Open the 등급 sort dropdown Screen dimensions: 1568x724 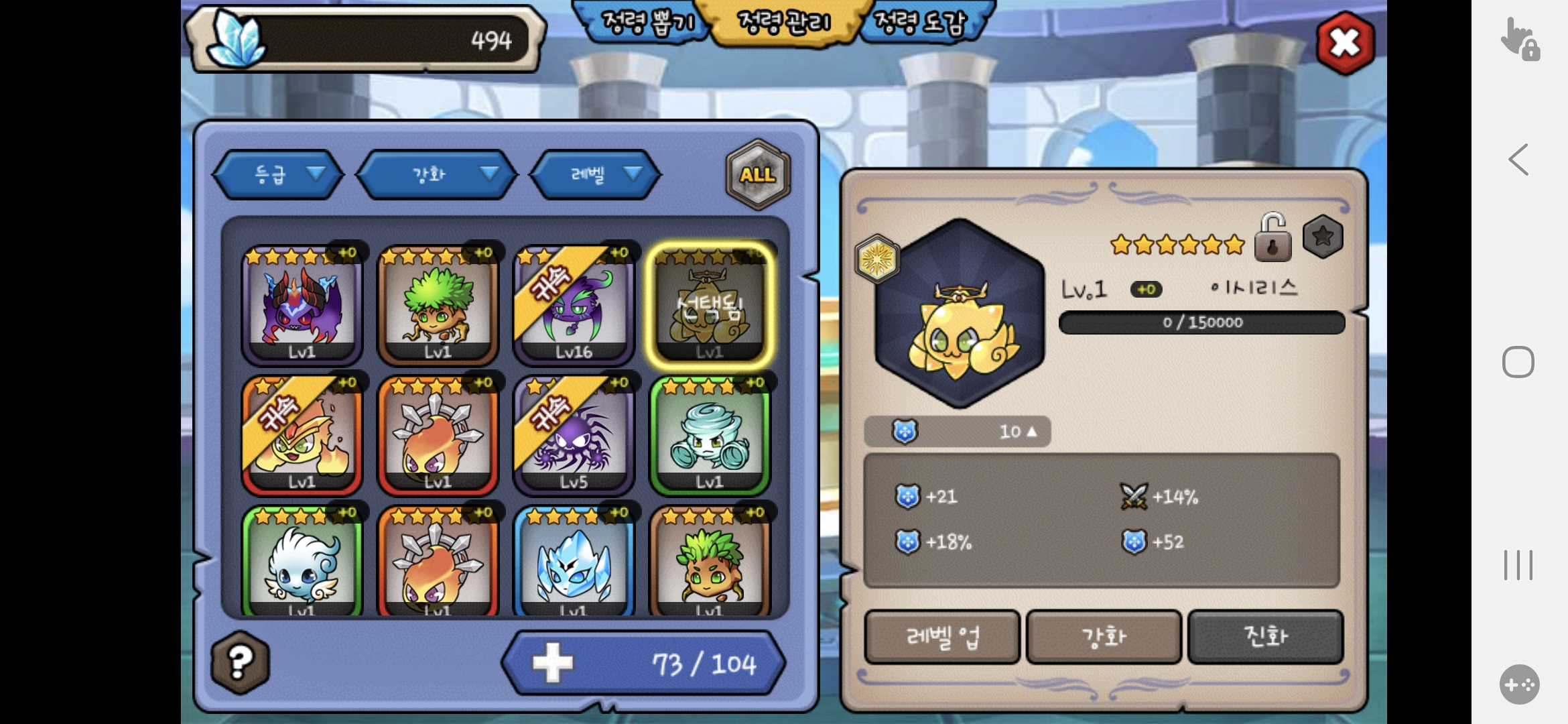pos(279,174)
